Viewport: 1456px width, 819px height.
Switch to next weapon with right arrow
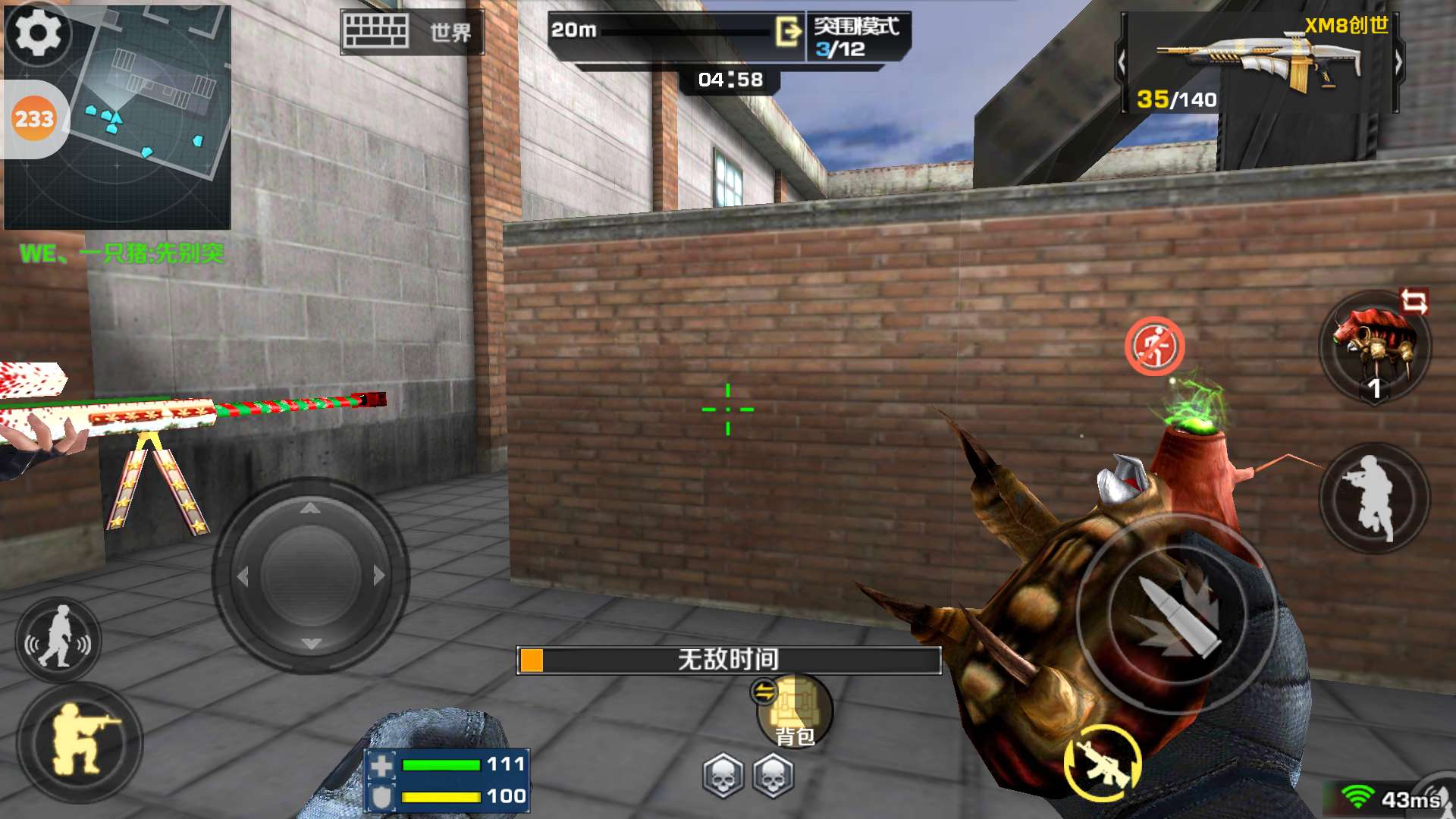point(1398,63)
